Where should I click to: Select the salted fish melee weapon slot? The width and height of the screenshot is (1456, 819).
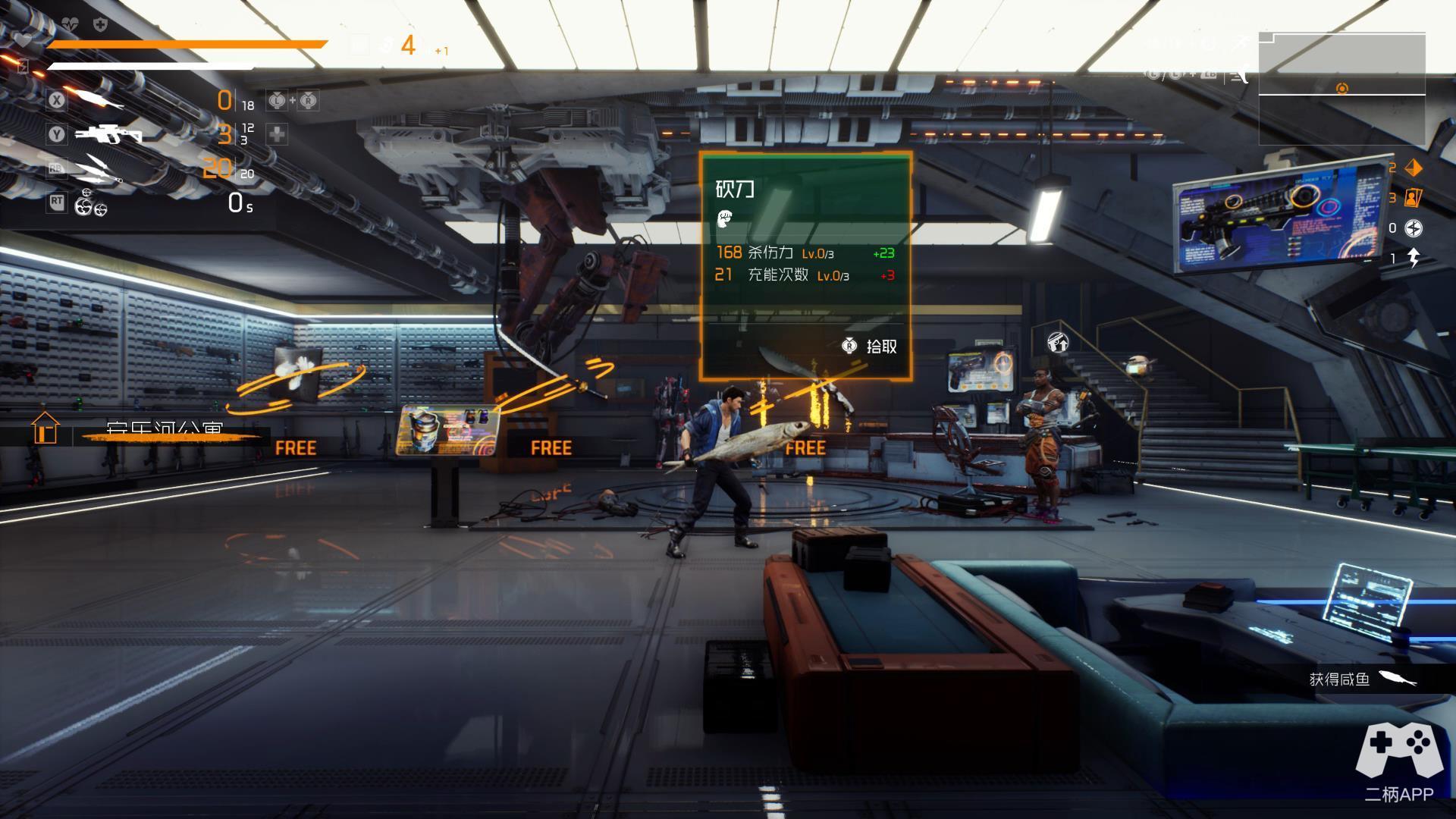pos(99,99)
